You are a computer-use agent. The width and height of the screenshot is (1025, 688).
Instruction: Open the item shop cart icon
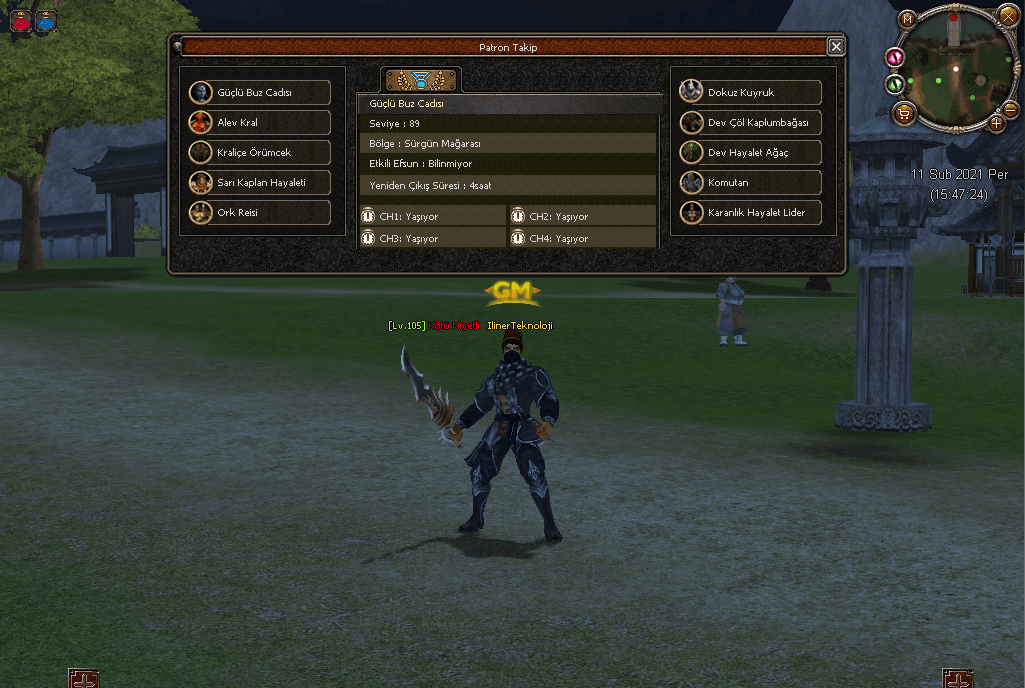[904, 113]
